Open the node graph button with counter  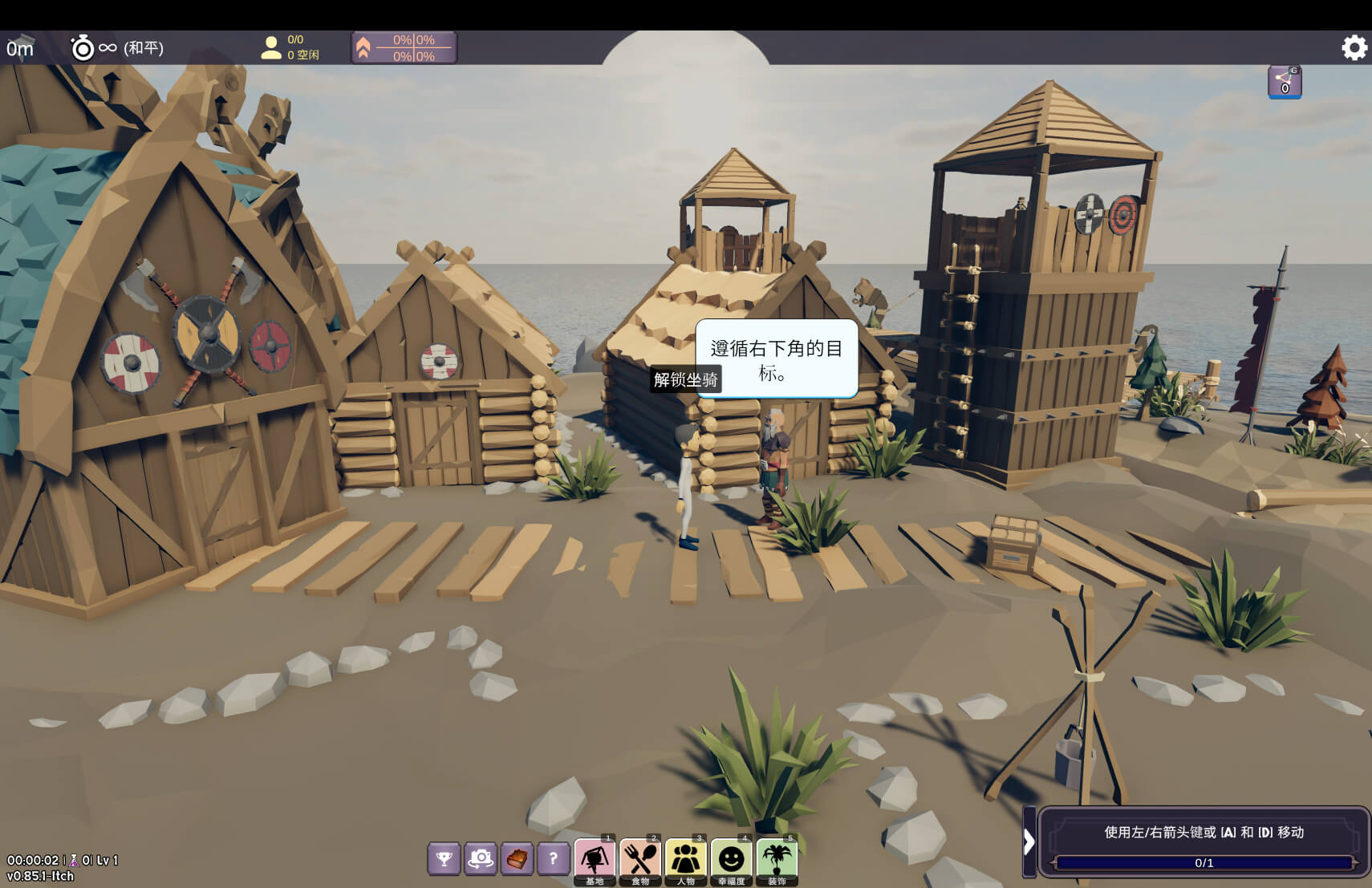[x=1285, y=82]
